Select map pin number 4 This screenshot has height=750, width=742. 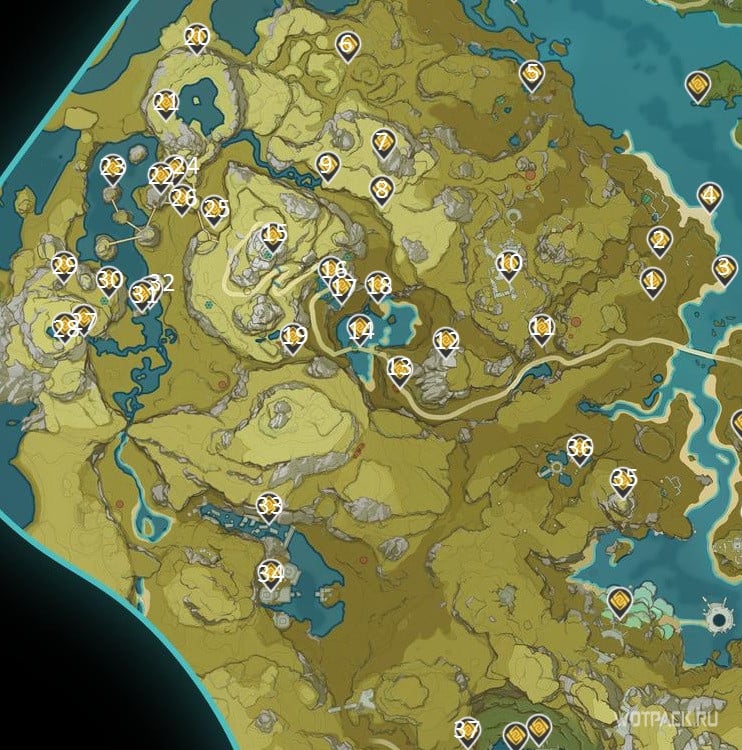coord(709,196)
